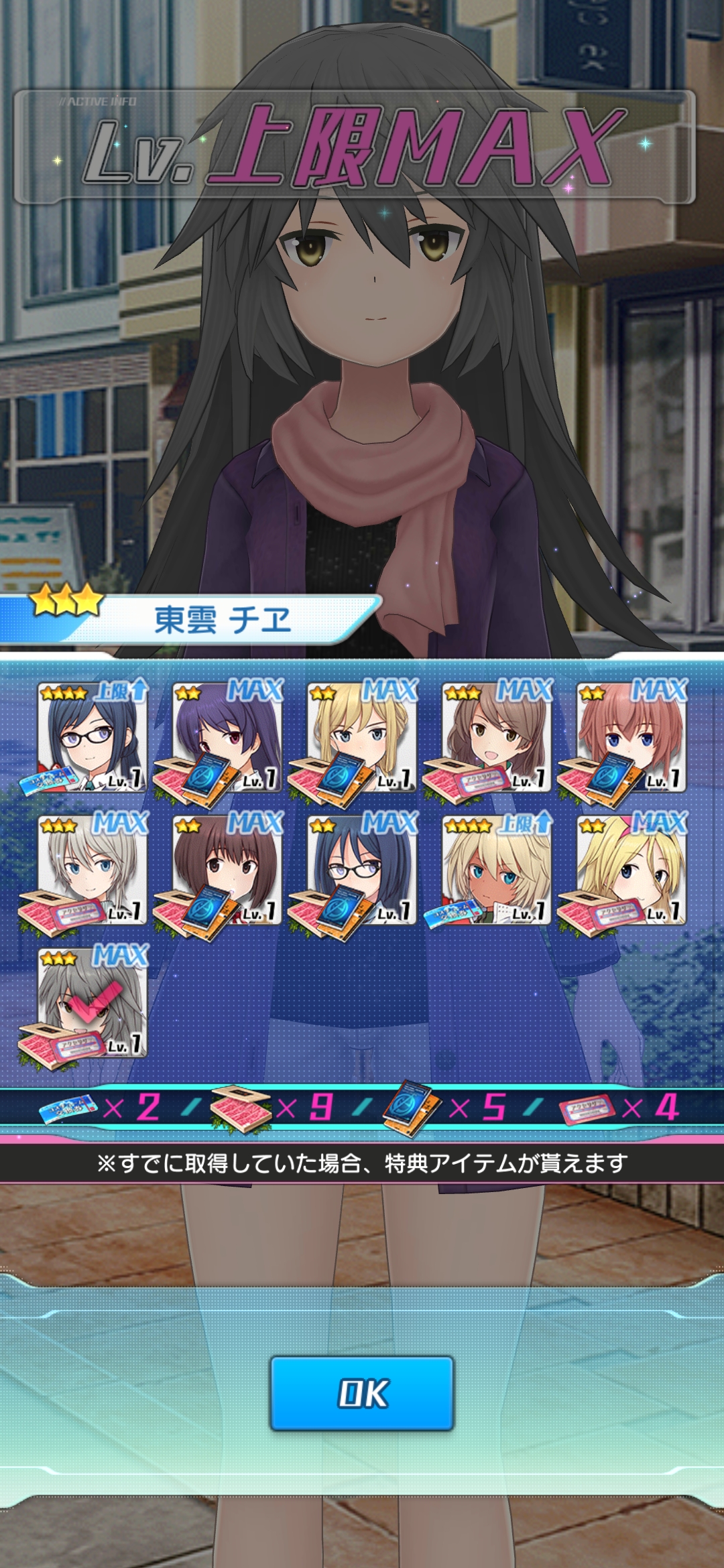The image size is (724, 1568).
Task: Select the three-star silver-haired blue-eyed girl card
Action: pos(93,870)
